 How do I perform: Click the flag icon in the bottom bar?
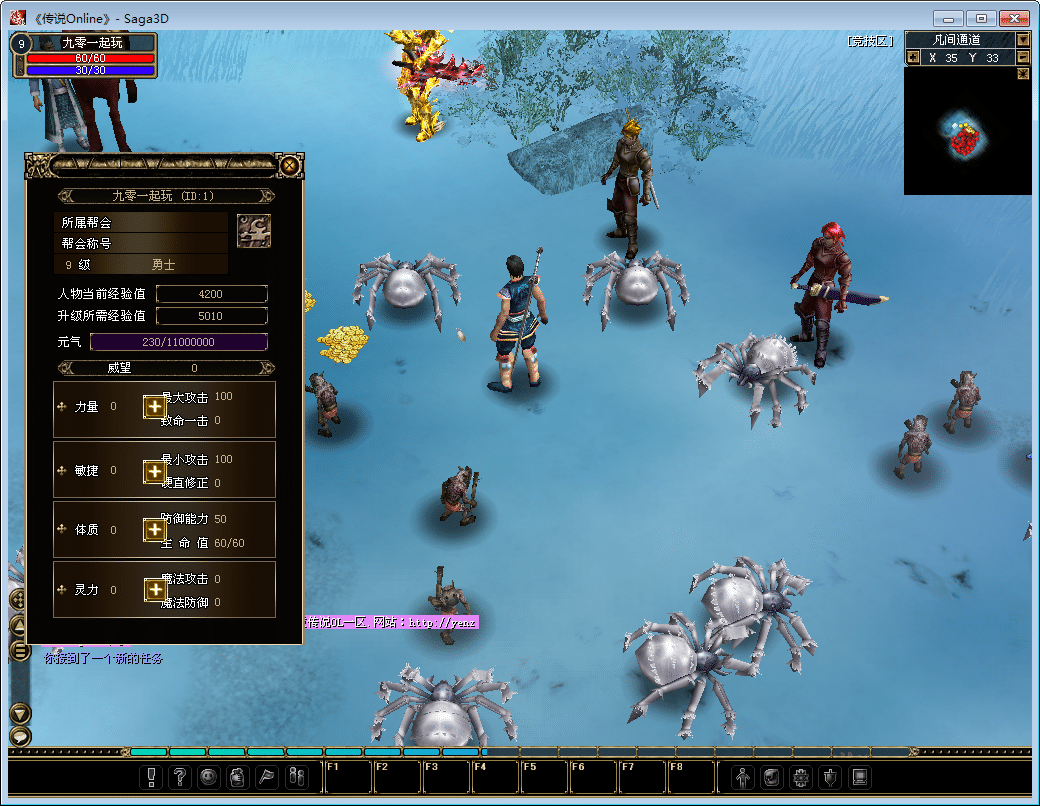click(267, 777)
